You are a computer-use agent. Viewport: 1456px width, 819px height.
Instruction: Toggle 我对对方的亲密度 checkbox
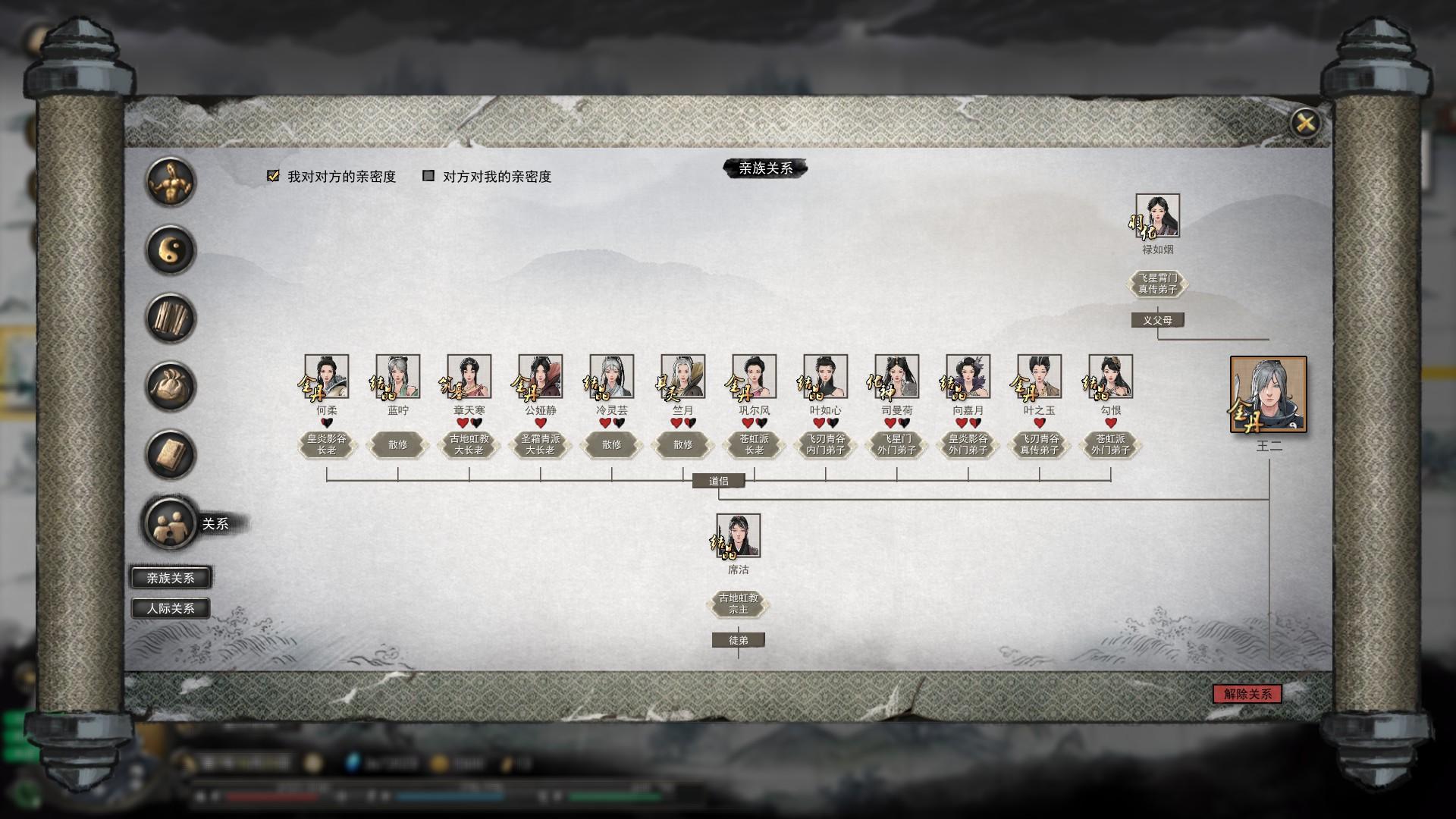(x=274, y=176)
